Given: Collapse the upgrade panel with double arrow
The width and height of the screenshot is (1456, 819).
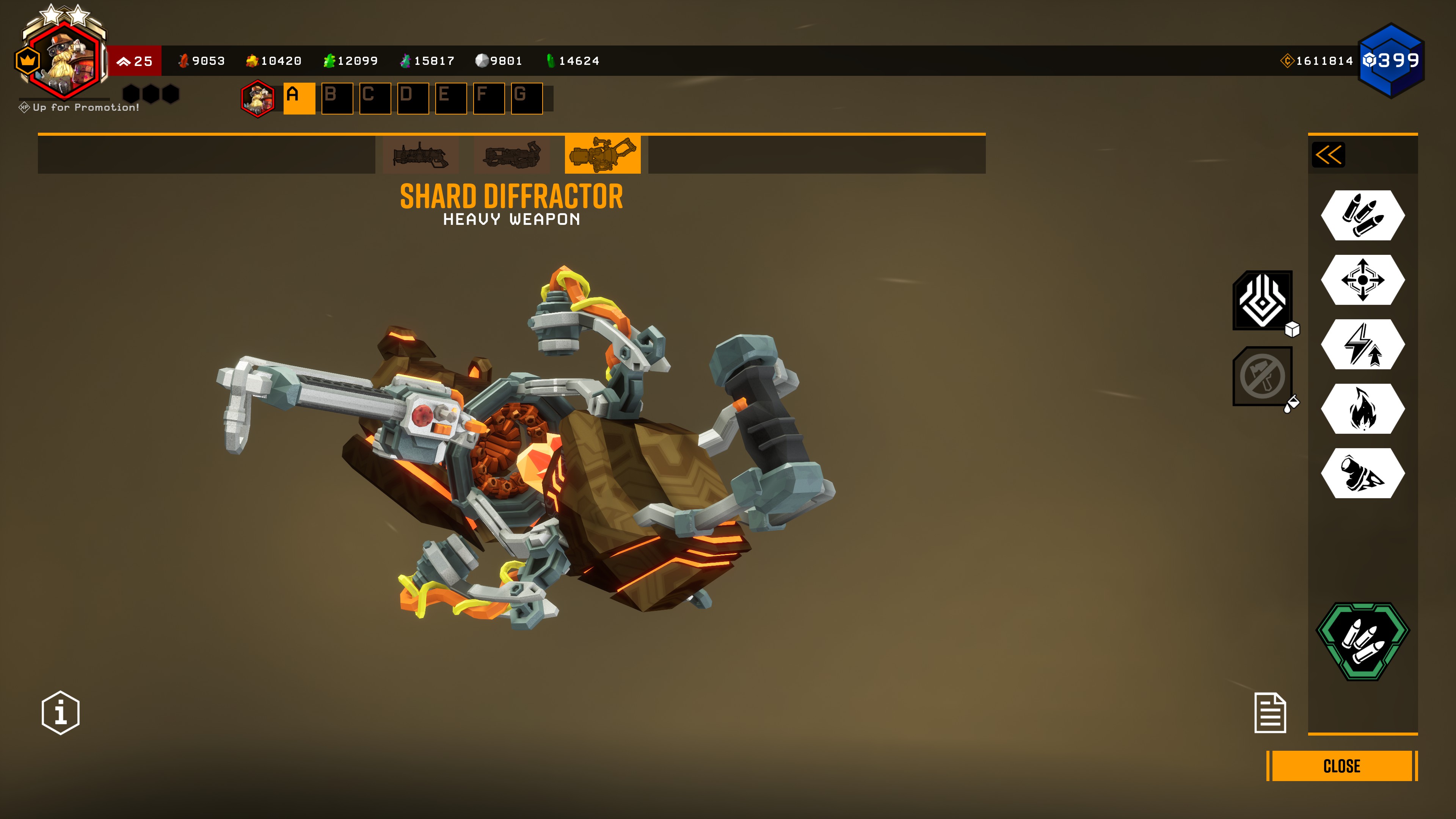Looking at the screenshot, I should point(1328,155).
